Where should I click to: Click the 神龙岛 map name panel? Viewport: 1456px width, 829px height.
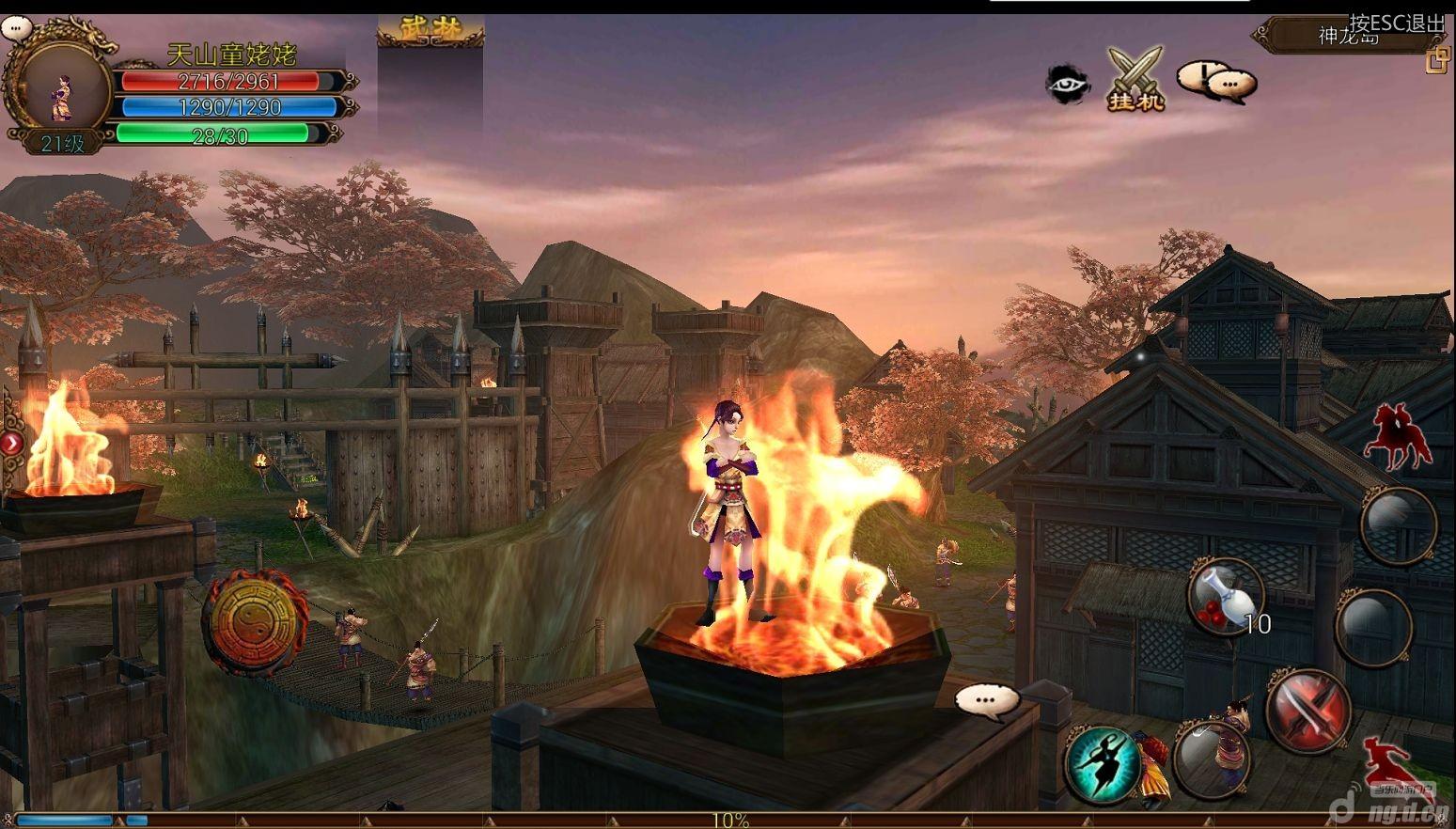[x=1348, y=37]
